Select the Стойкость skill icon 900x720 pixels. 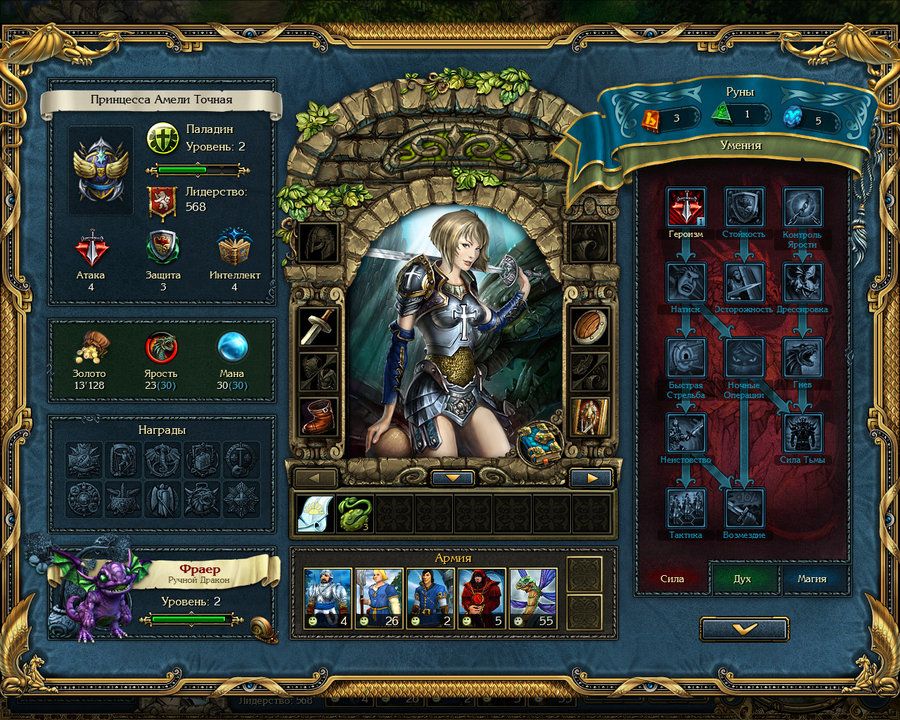click(x=744, y=208)
